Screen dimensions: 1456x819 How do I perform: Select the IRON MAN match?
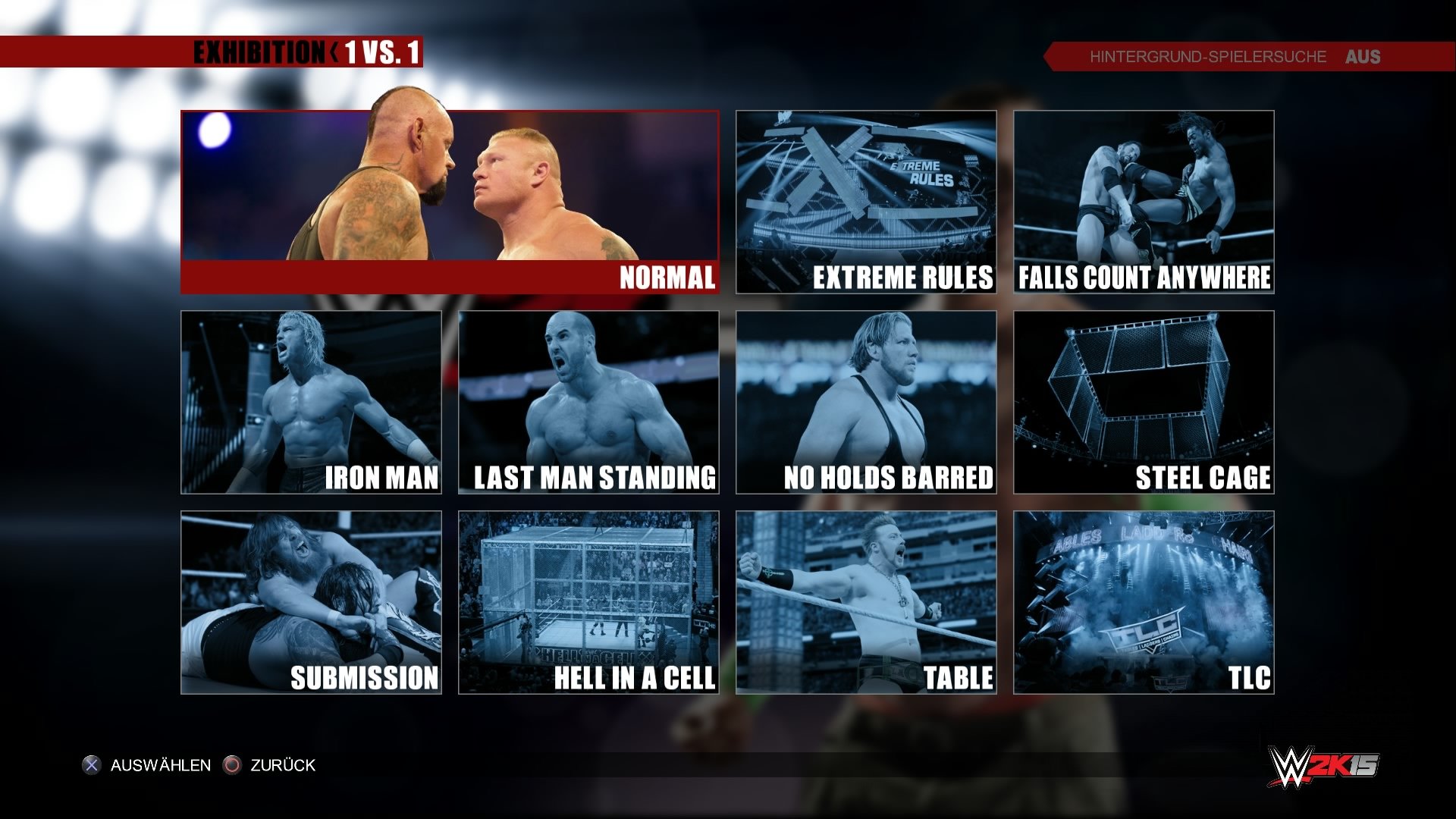(311, 402)
